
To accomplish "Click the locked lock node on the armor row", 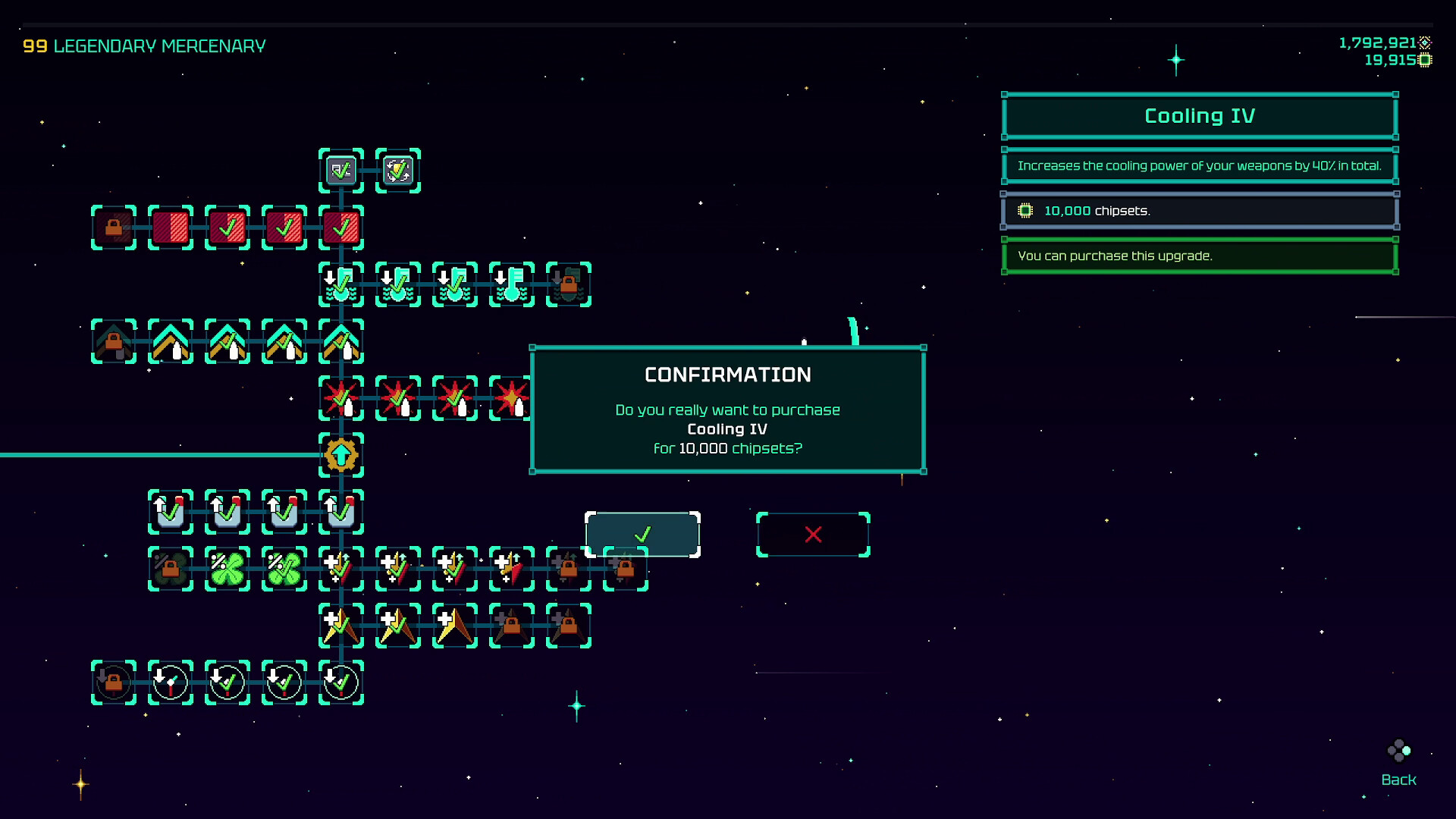I will click(x=112, y=342).
